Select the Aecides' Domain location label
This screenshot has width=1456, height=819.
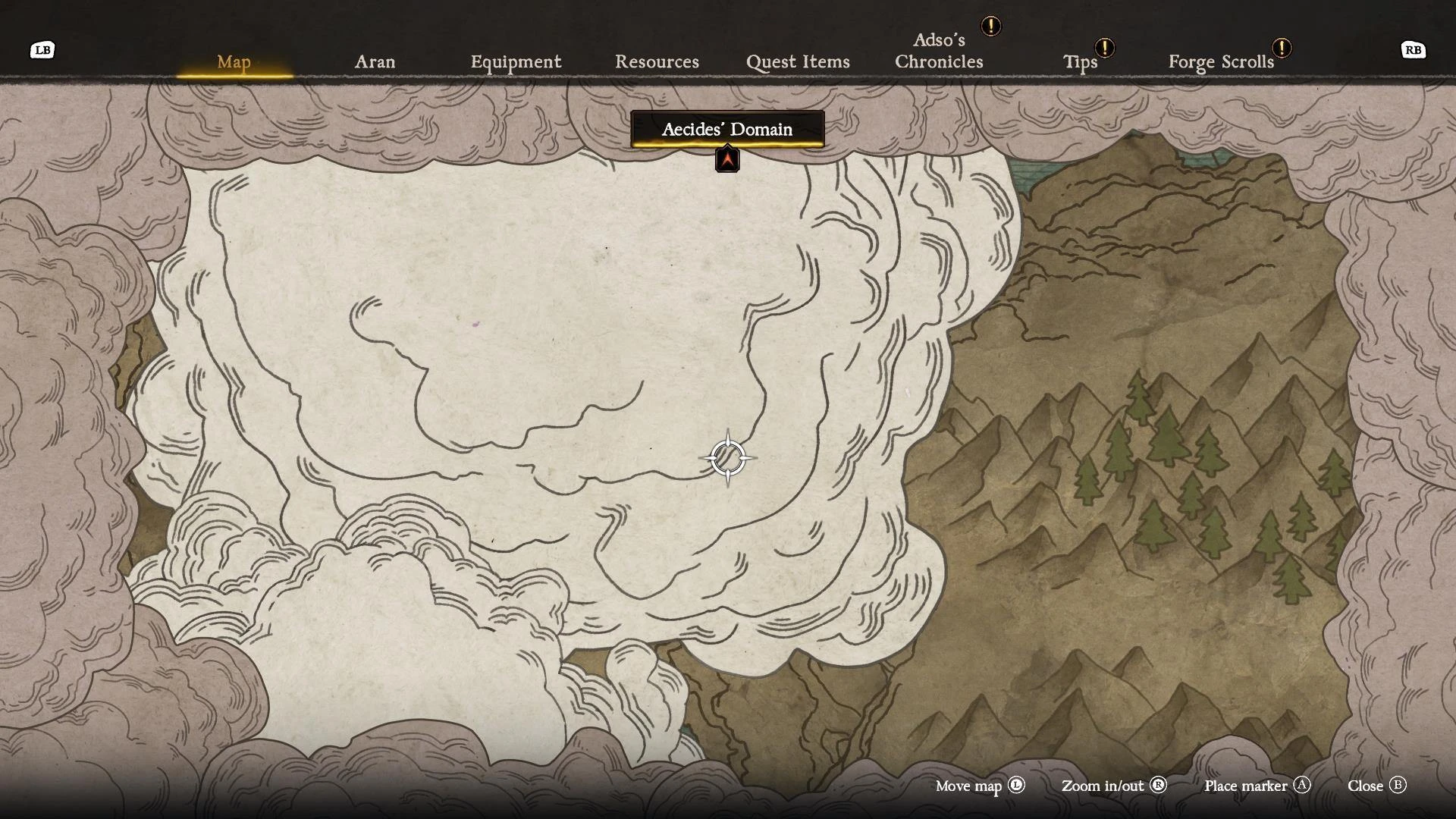727,129
